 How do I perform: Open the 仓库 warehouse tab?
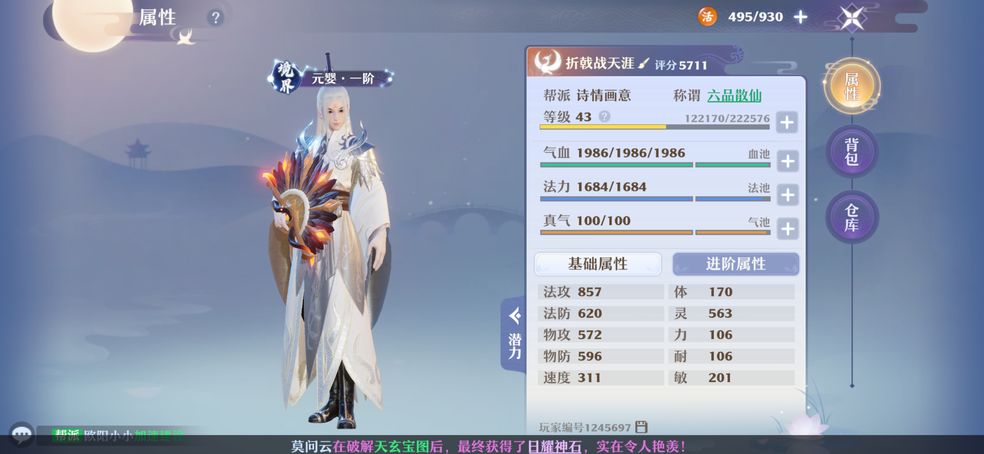click(x=852, y=217)
